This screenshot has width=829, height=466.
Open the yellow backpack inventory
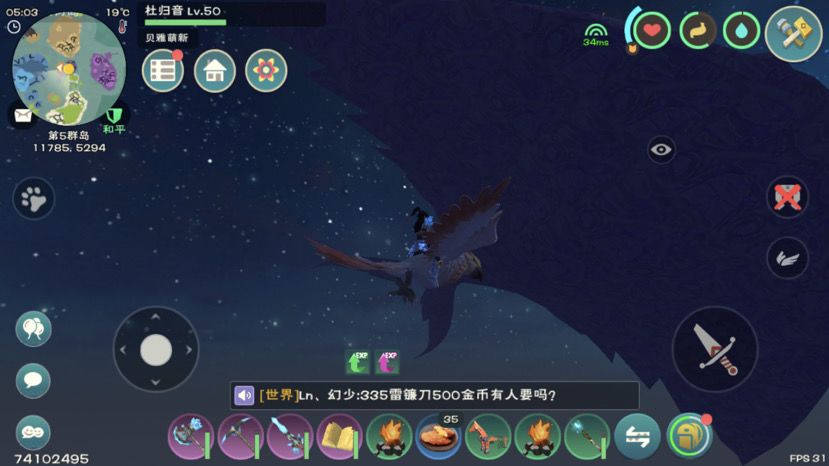[689, 435]
